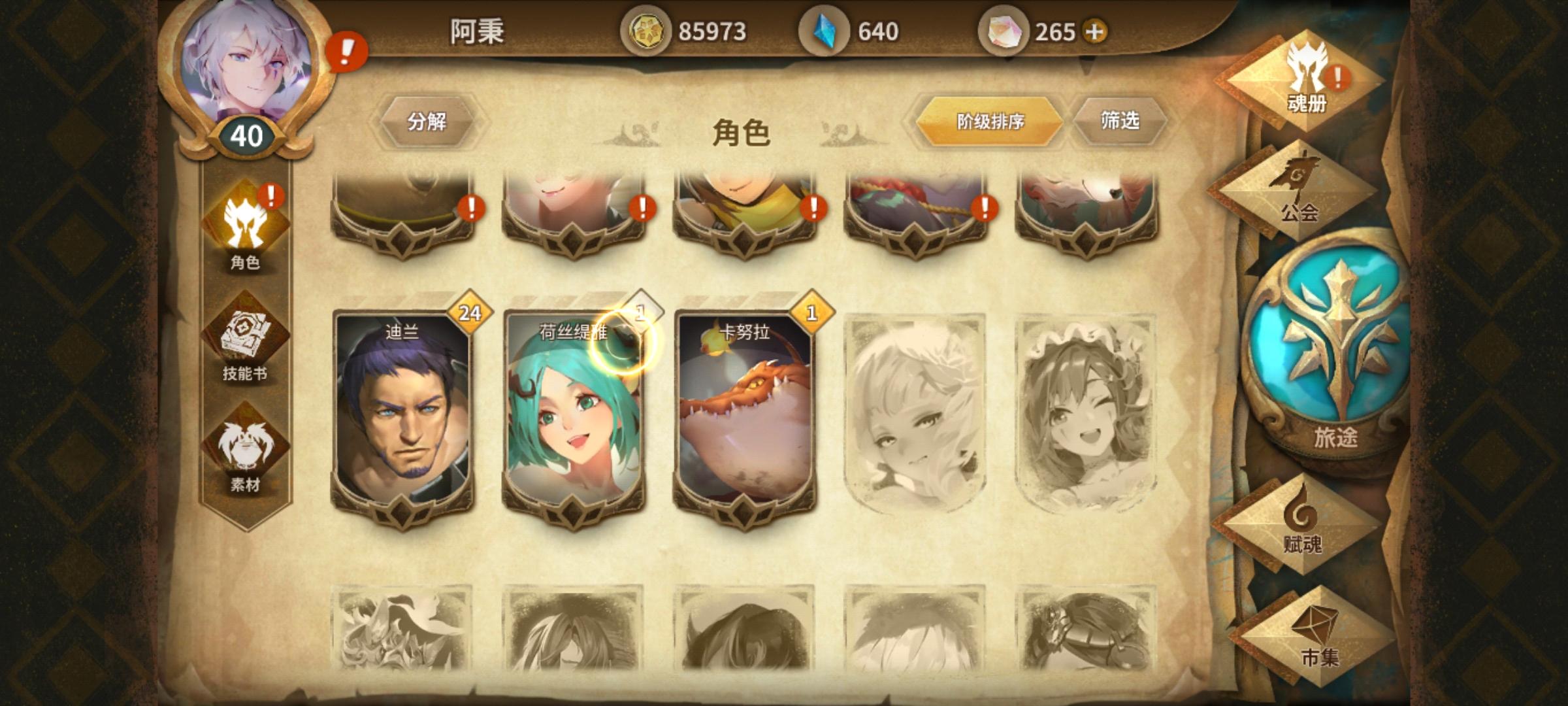This screenshot has height=706, width=1568.
Task: Enable 分解 dismantle mode
Action: [x=430, y=122]
